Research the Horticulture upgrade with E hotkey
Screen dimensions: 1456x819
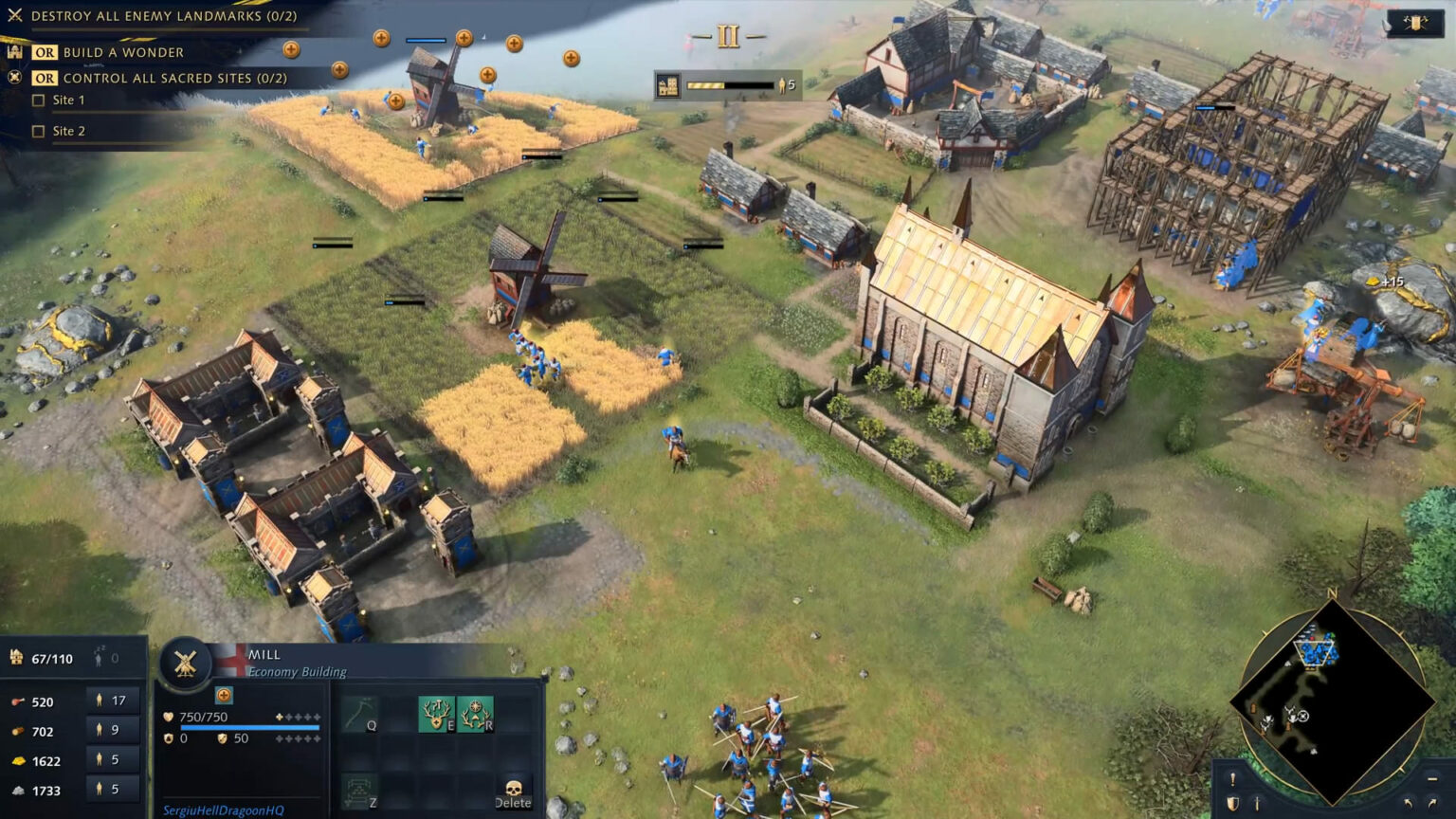437,714
